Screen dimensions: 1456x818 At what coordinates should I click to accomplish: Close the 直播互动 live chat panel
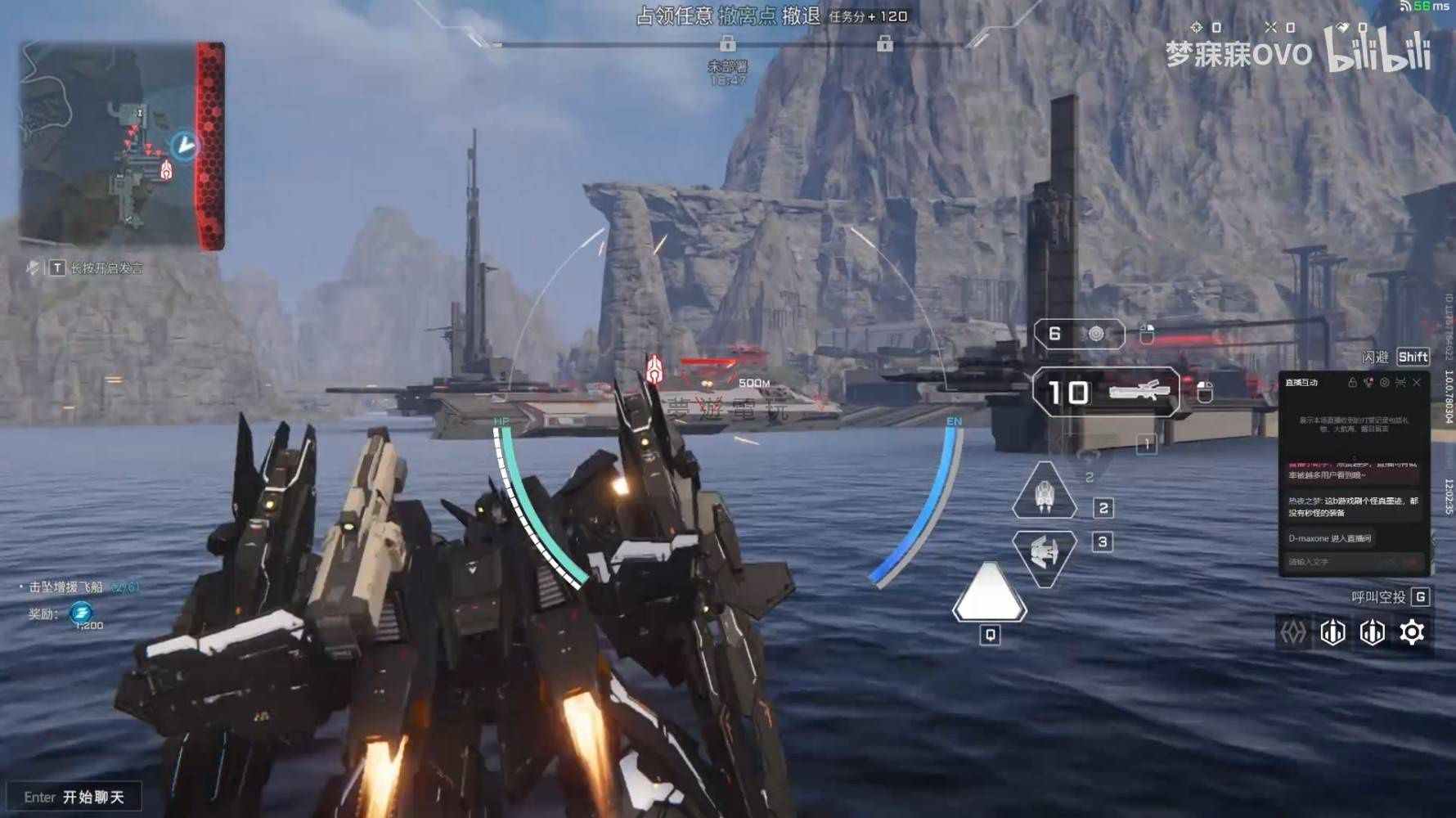tap(1417, 382)
